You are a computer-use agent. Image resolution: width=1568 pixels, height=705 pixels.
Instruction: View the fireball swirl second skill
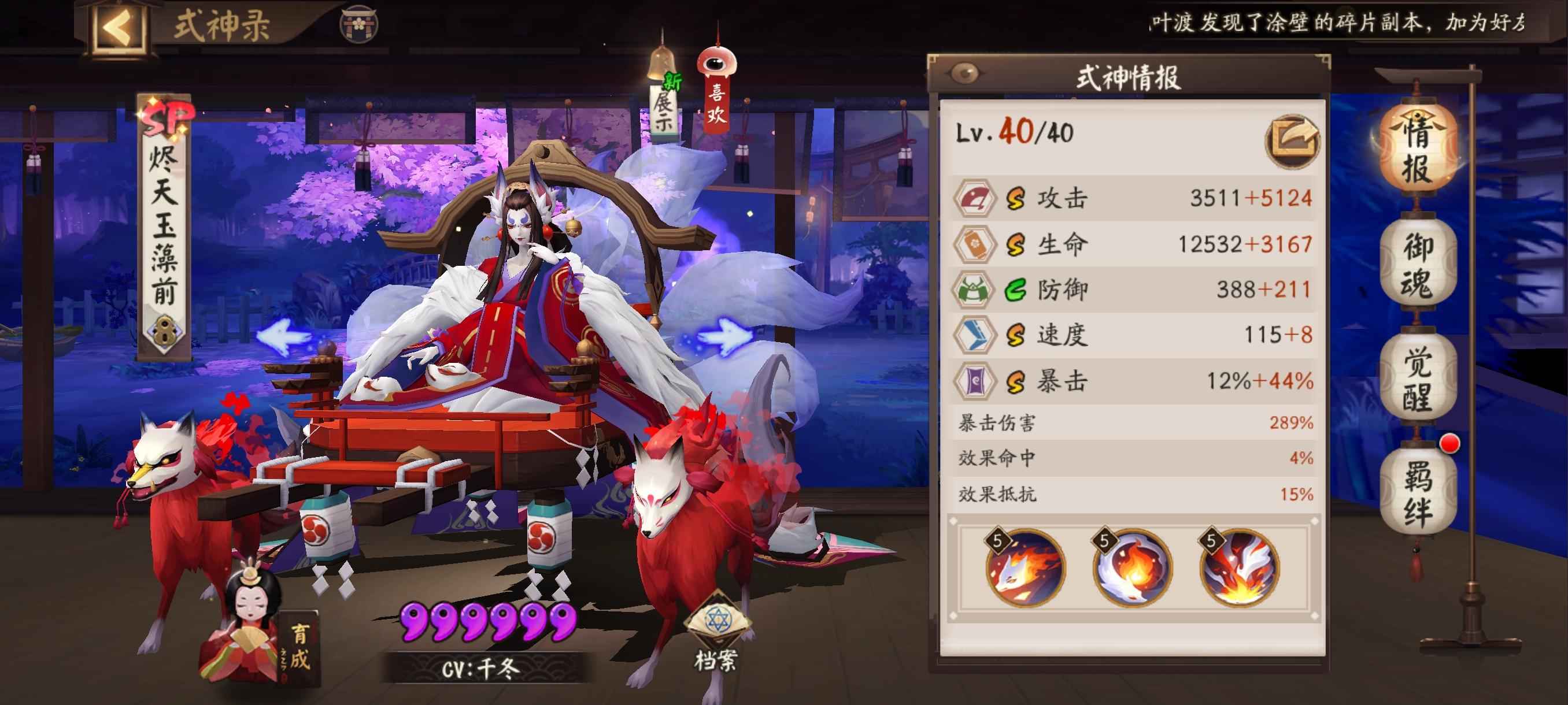click(1132, 568)
